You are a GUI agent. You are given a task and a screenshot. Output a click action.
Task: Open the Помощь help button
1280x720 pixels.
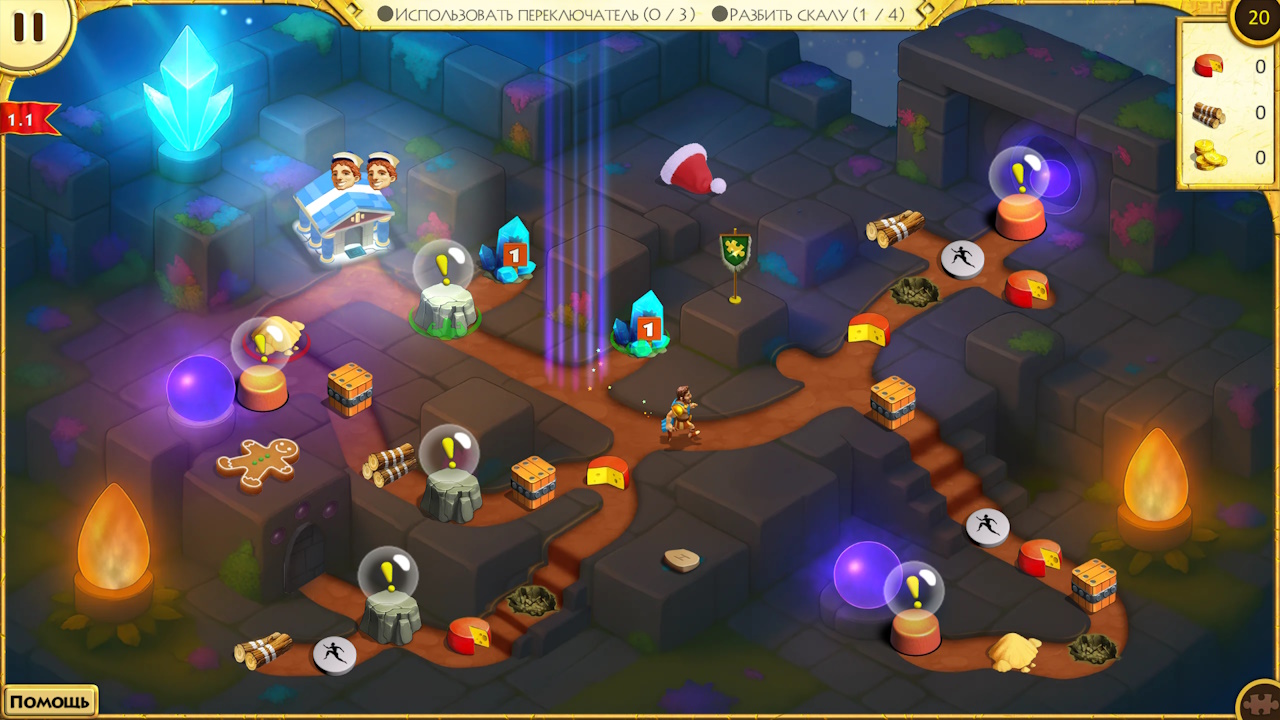pyautogui.click(x=50, y=701)
